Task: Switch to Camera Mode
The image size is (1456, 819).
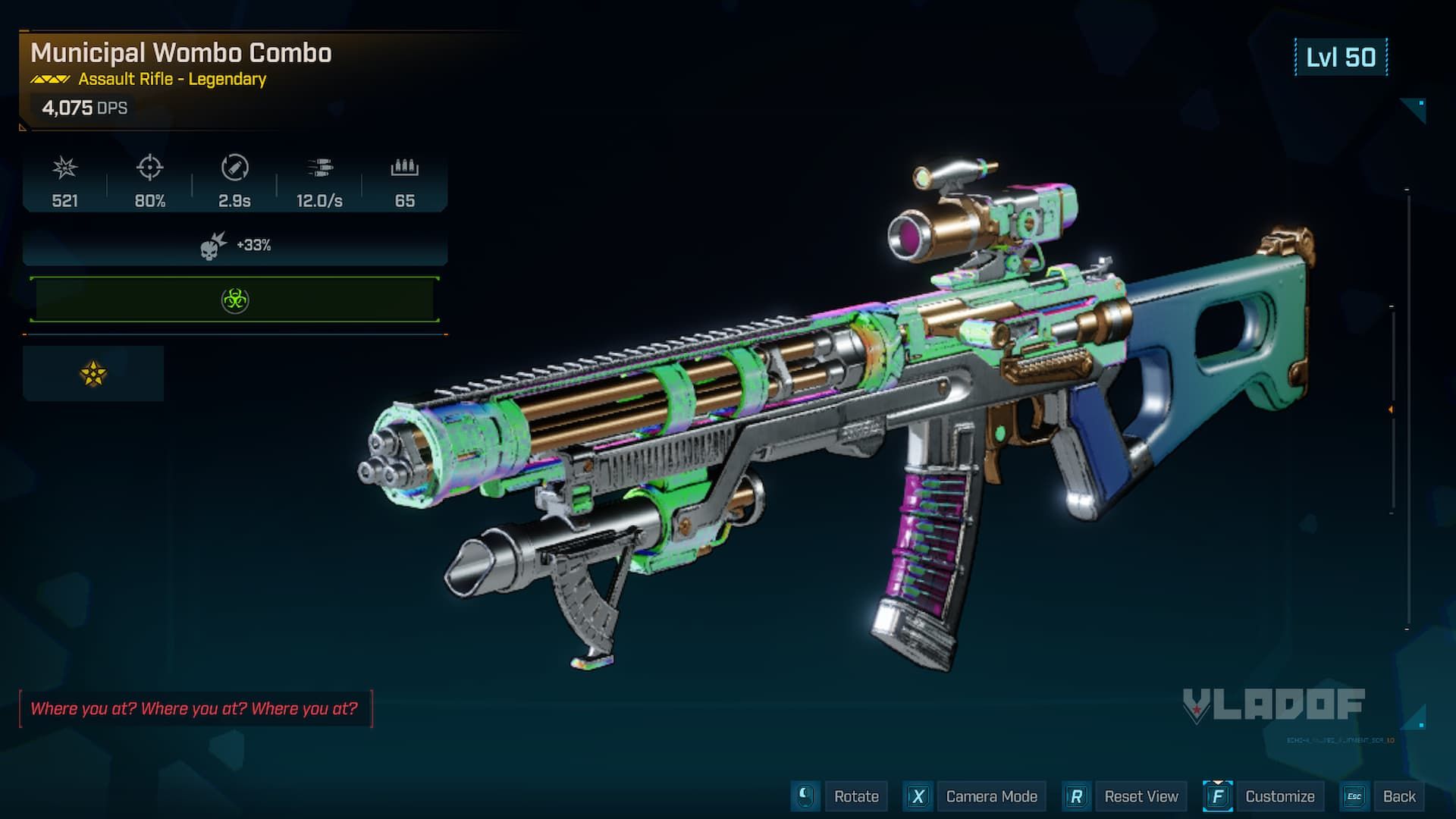Action: [x=991, y=796]
